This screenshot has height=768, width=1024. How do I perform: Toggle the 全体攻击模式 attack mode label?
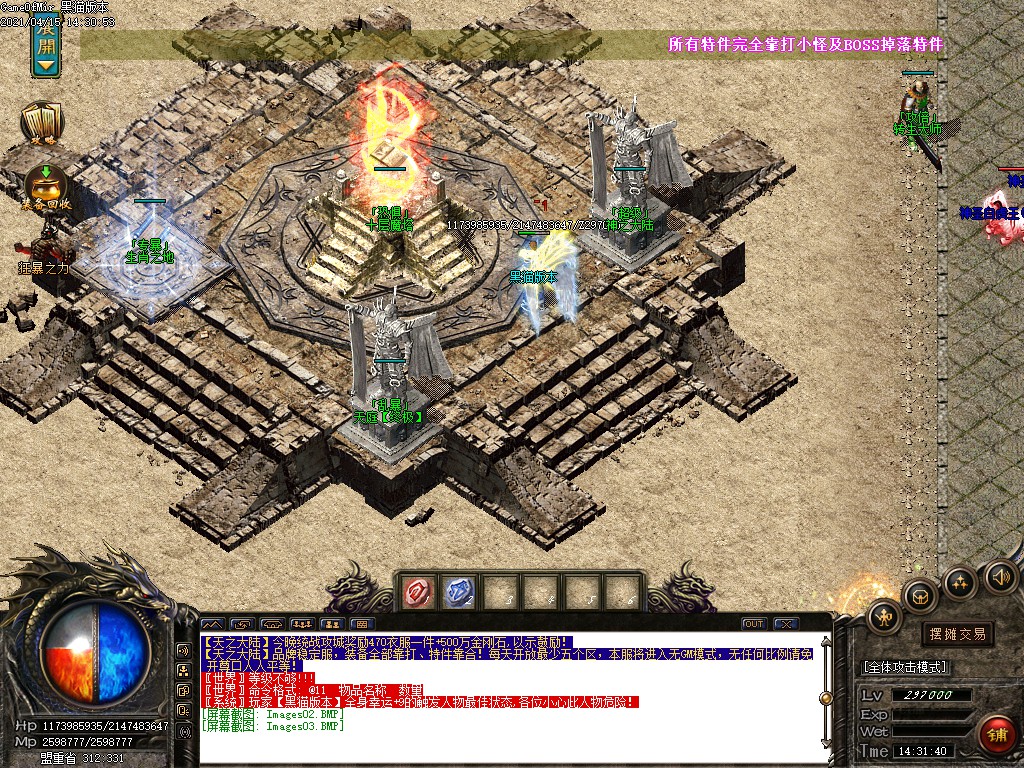pyautogui.click(x=905, y=667)
